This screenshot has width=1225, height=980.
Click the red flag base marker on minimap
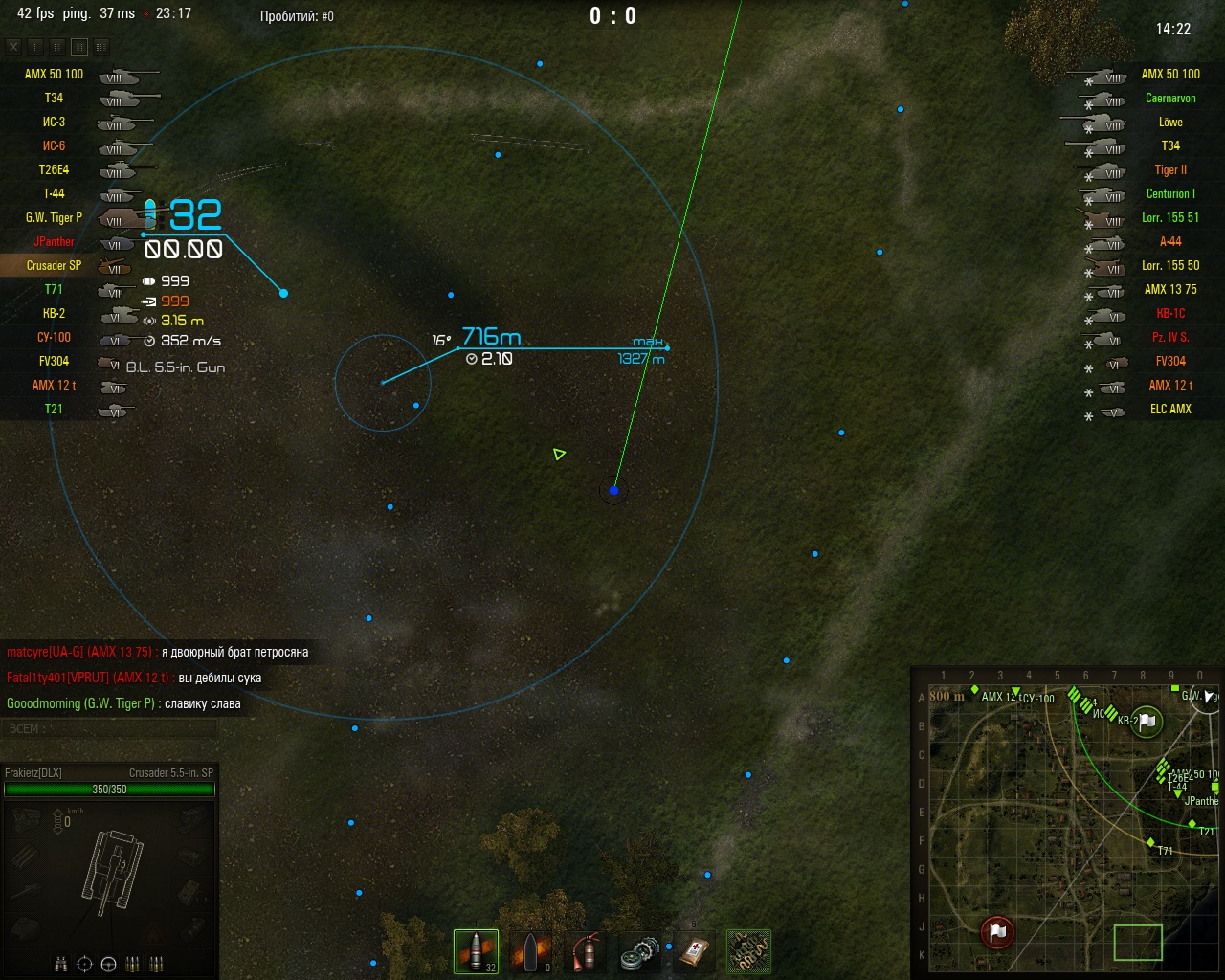pos(997,931)
